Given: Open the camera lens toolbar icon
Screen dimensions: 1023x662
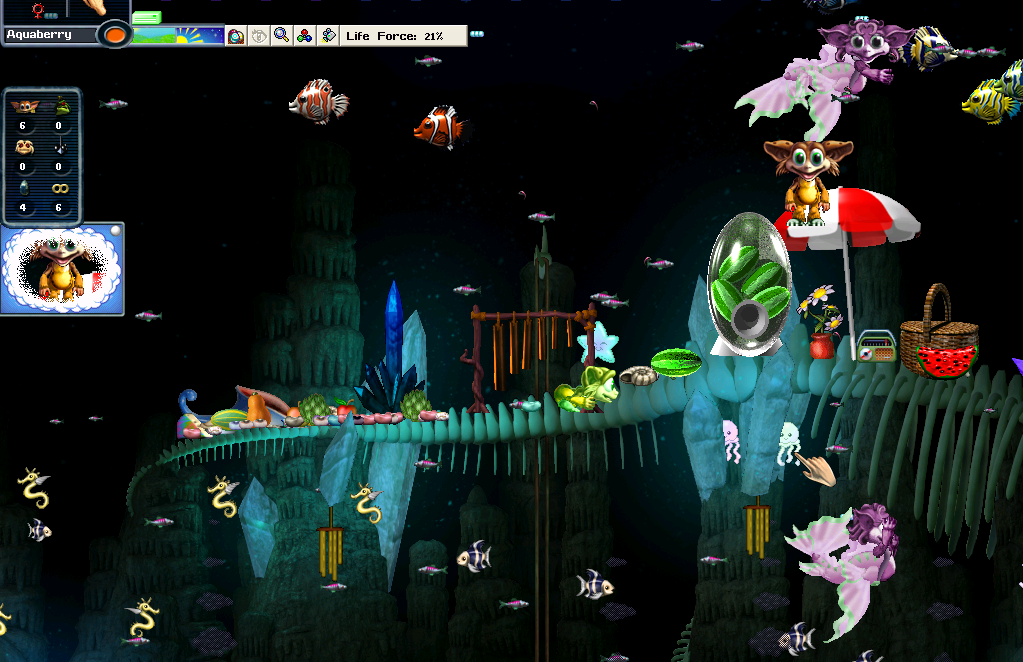Looking at the screenshot, I should pos(236,36).
